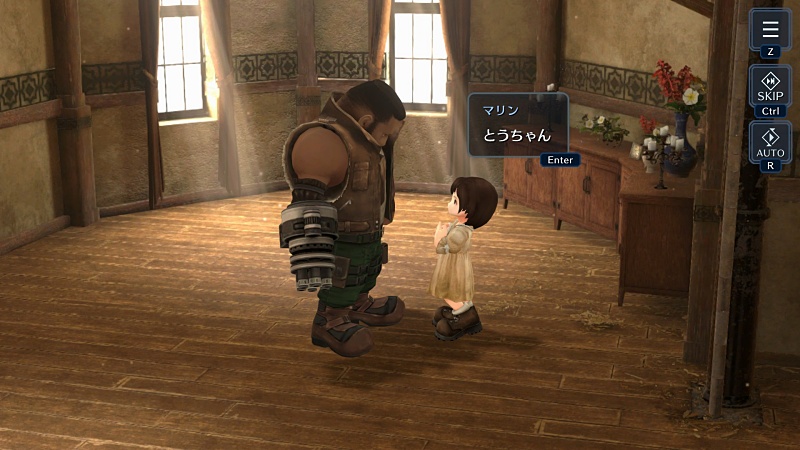Image resolution: width=800 pixels, height=450 pixels.
Task: Advance Marin's dialogue box
Action: pos(518,125)
